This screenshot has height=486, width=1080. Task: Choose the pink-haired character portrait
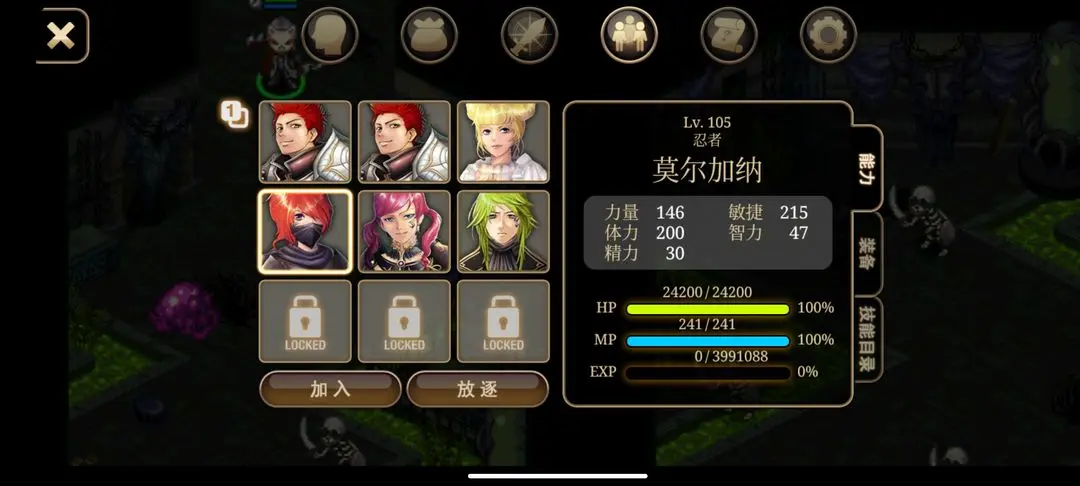coord(404,231)
